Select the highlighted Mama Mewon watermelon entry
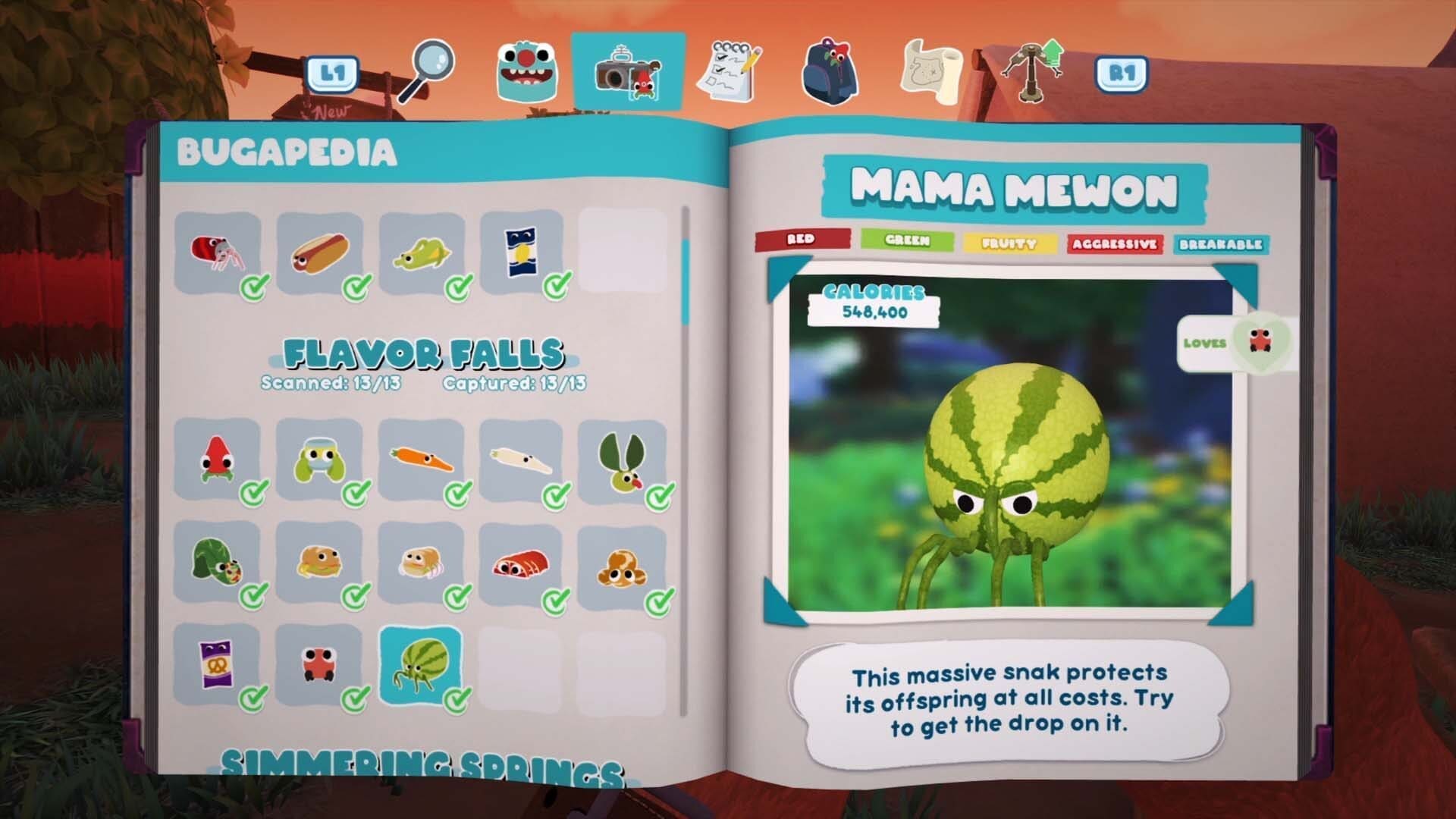Screen dimensions: 1456x819 421,664
